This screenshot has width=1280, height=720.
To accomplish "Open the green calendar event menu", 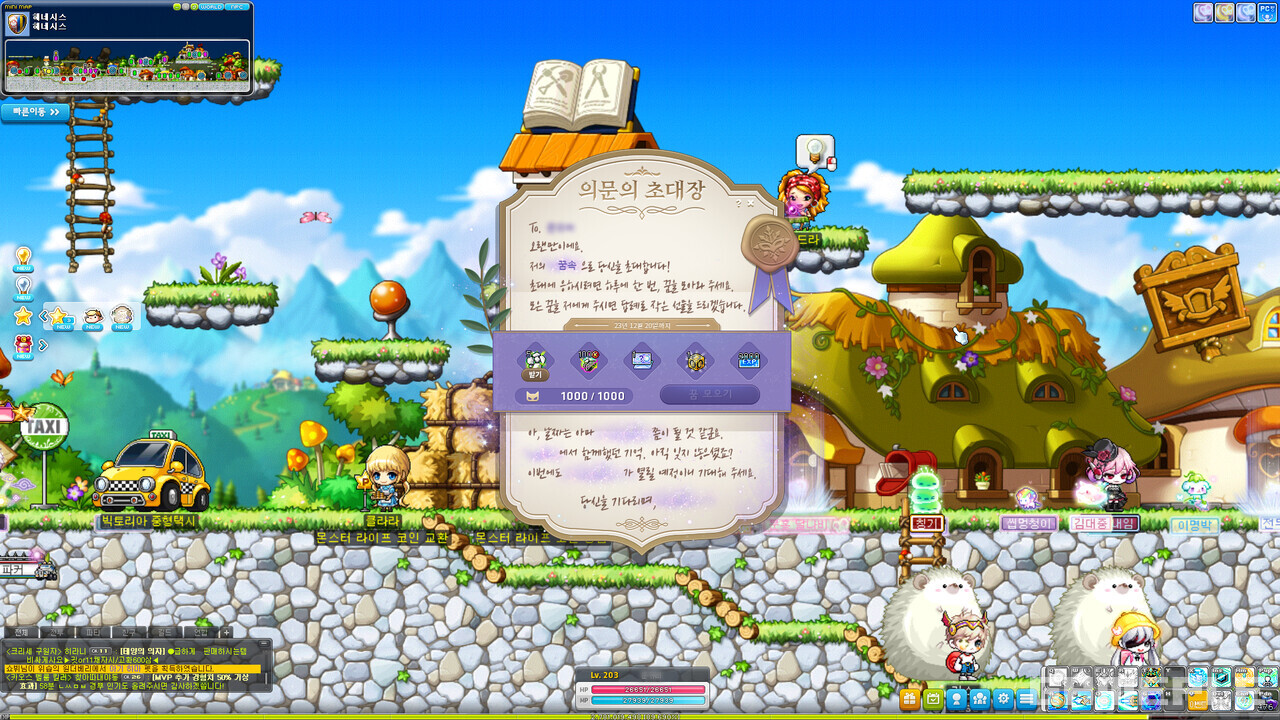I will coord(933,699).
